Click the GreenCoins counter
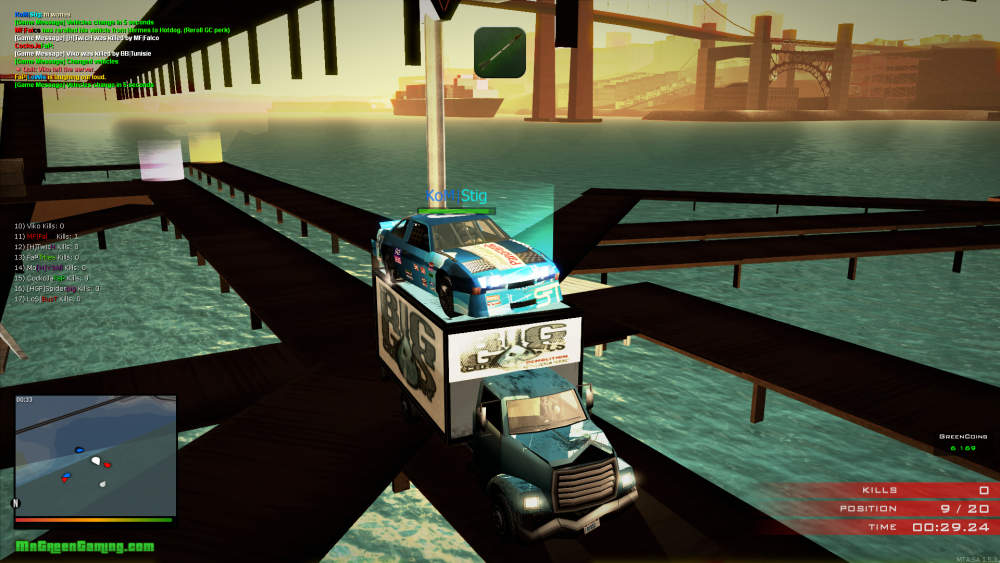Image resolution: width=1000 pixels, height=563 pixels. point(964,443)
